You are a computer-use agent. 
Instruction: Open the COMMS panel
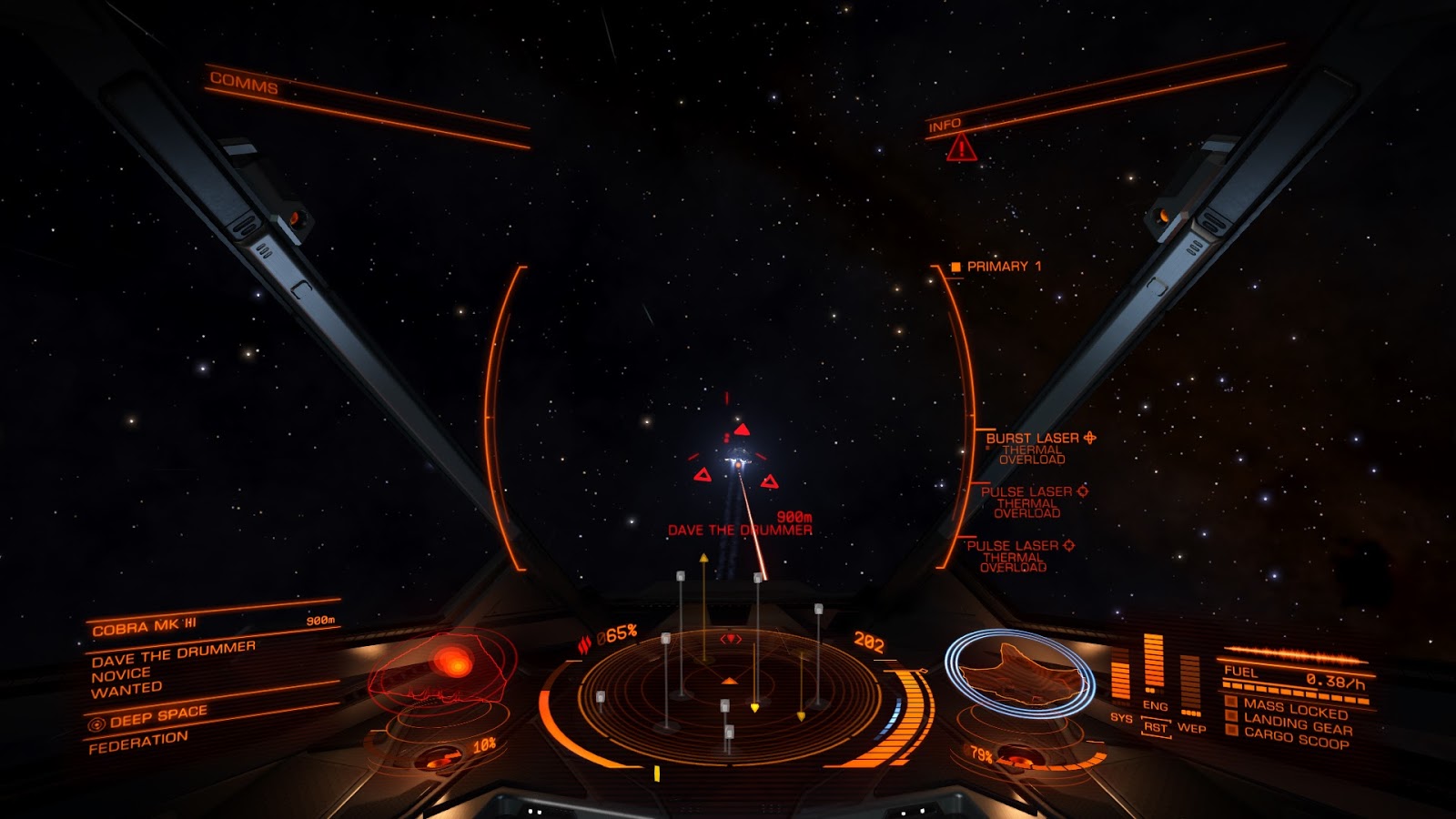(x=244, y=84)
